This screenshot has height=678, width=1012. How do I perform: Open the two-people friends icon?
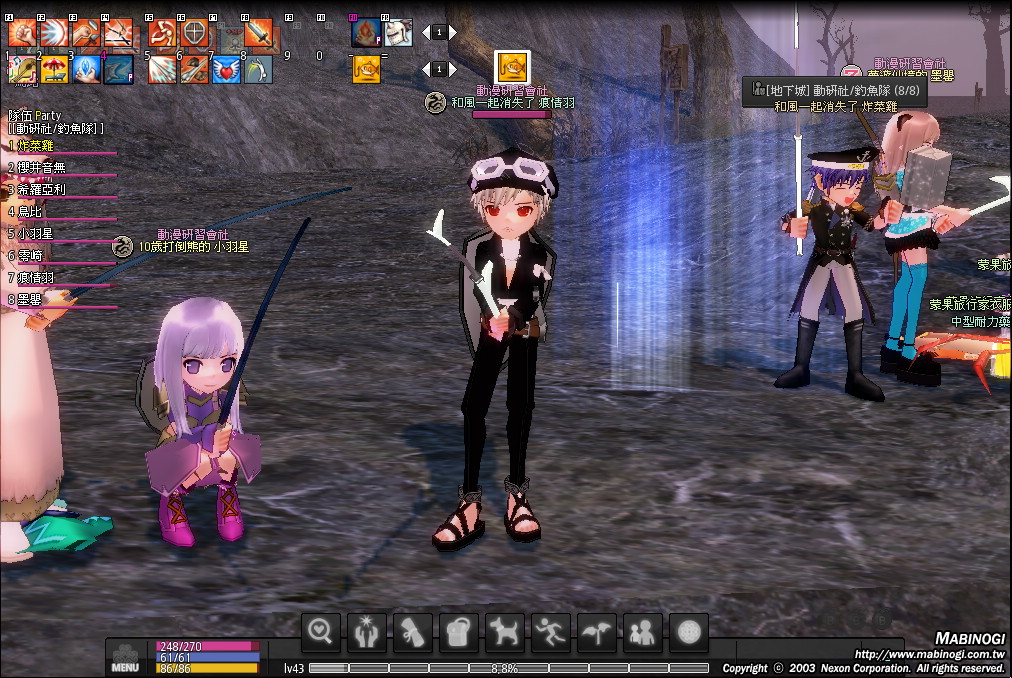click(x=642, y=632)
